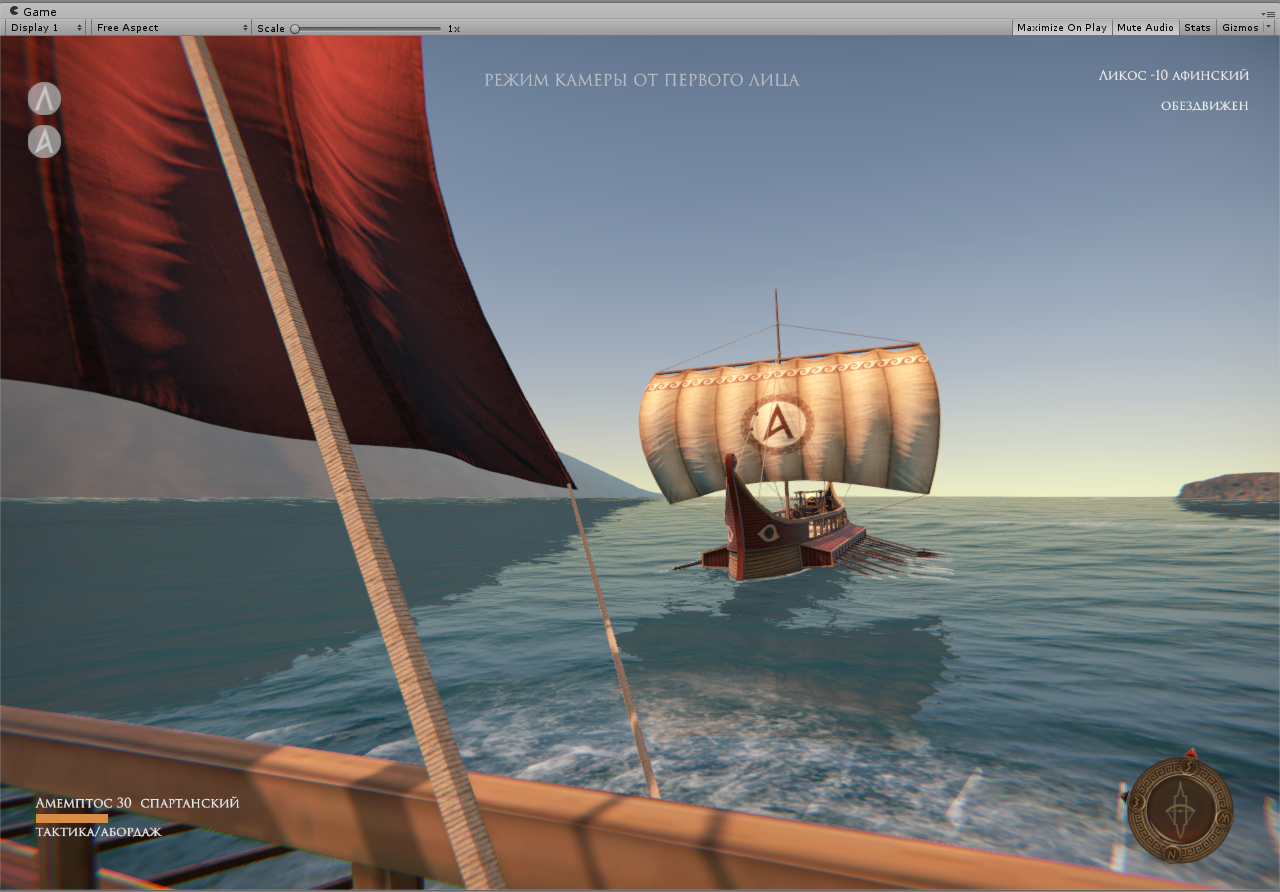Click the bronze compass with ship outline
Image resolution: width=1280 pixels, height=892 pixels.
1180,809
